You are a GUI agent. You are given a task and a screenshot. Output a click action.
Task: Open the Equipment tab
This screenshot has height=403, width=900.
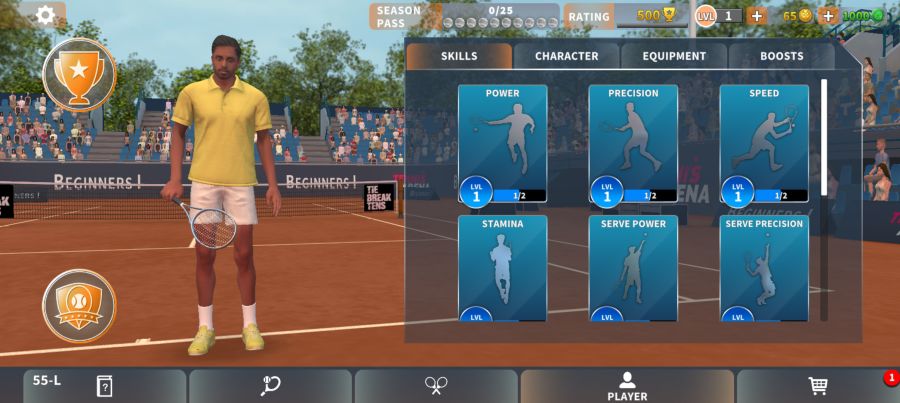coord(674,56)
